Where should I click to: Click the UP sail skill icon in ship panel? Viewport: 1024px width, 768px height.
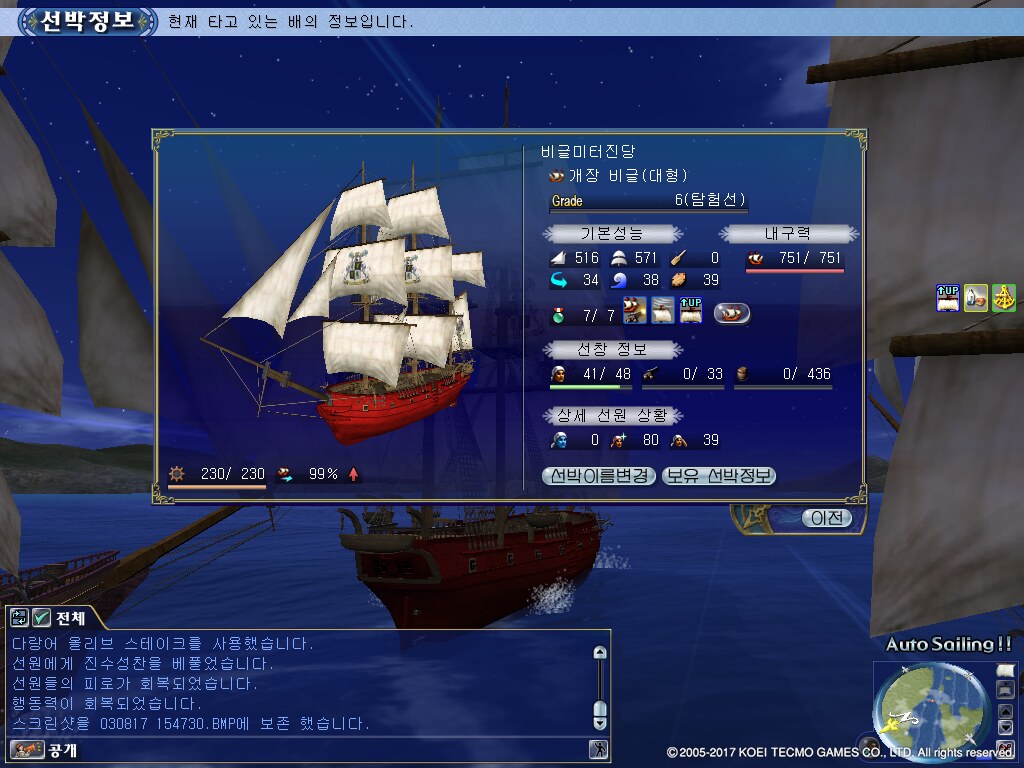coord(691,311)
